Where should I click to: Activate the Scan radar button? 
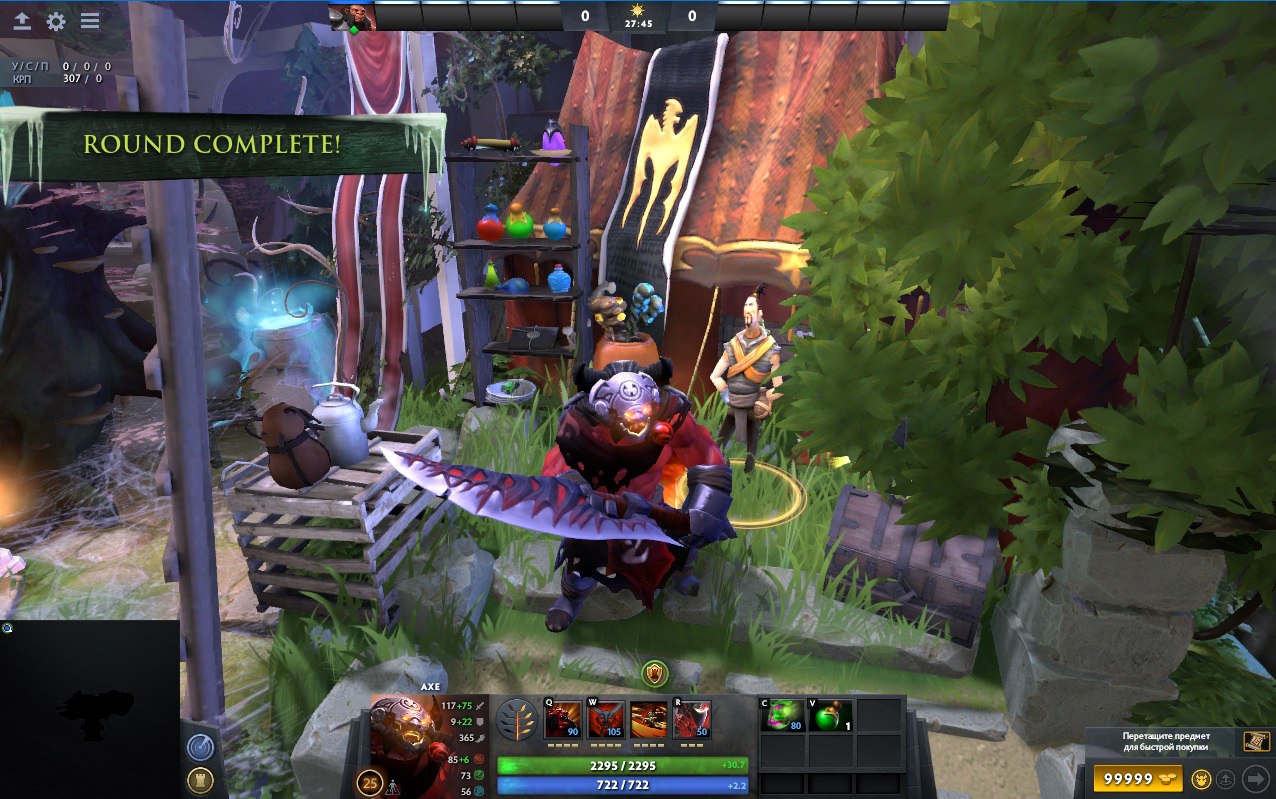199,747
